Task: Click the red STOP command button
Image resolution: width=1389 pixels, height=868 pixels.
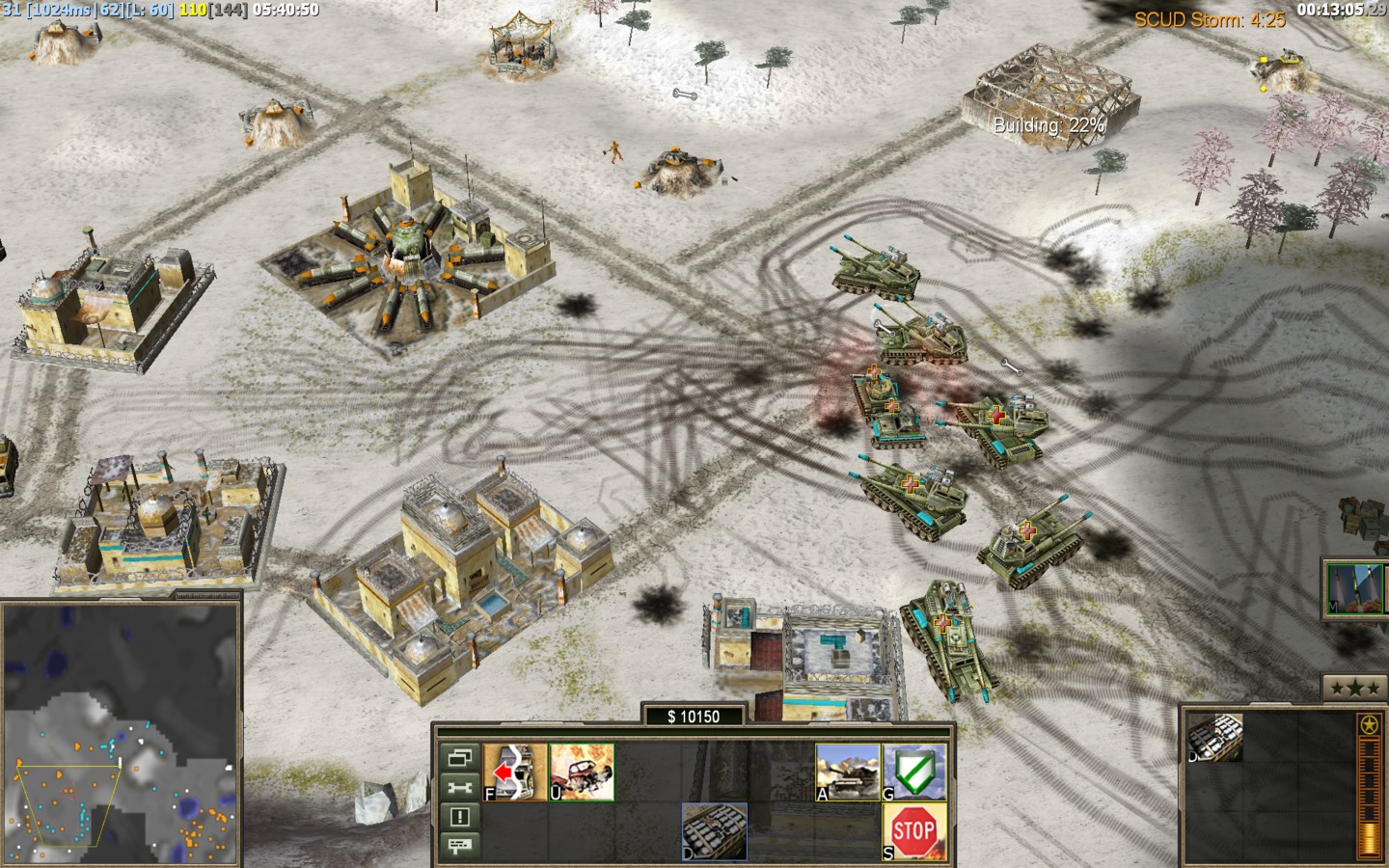Action: 913,830
